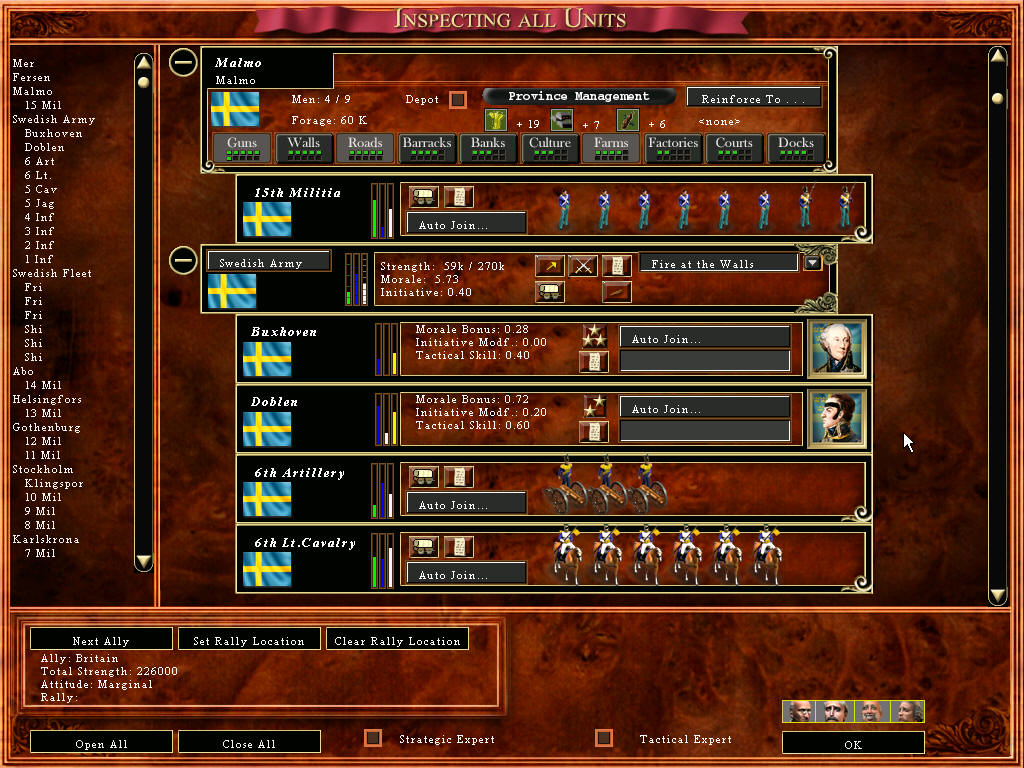Toggle the Tactical Expert checkbox
Image resolution: width=1024 pixels, height=768 pixels.
pos(603,738)
